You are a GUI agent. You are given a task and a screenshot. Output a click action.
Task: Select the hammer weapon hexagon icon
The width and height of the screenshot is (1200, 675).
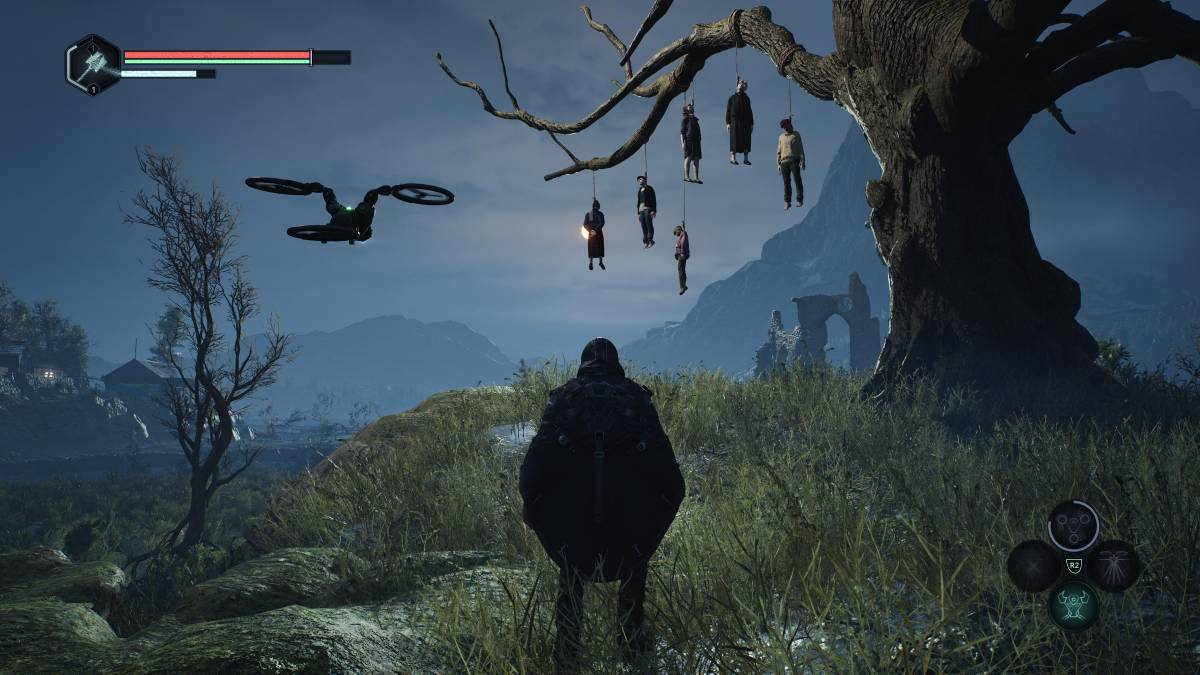(93, 64)
